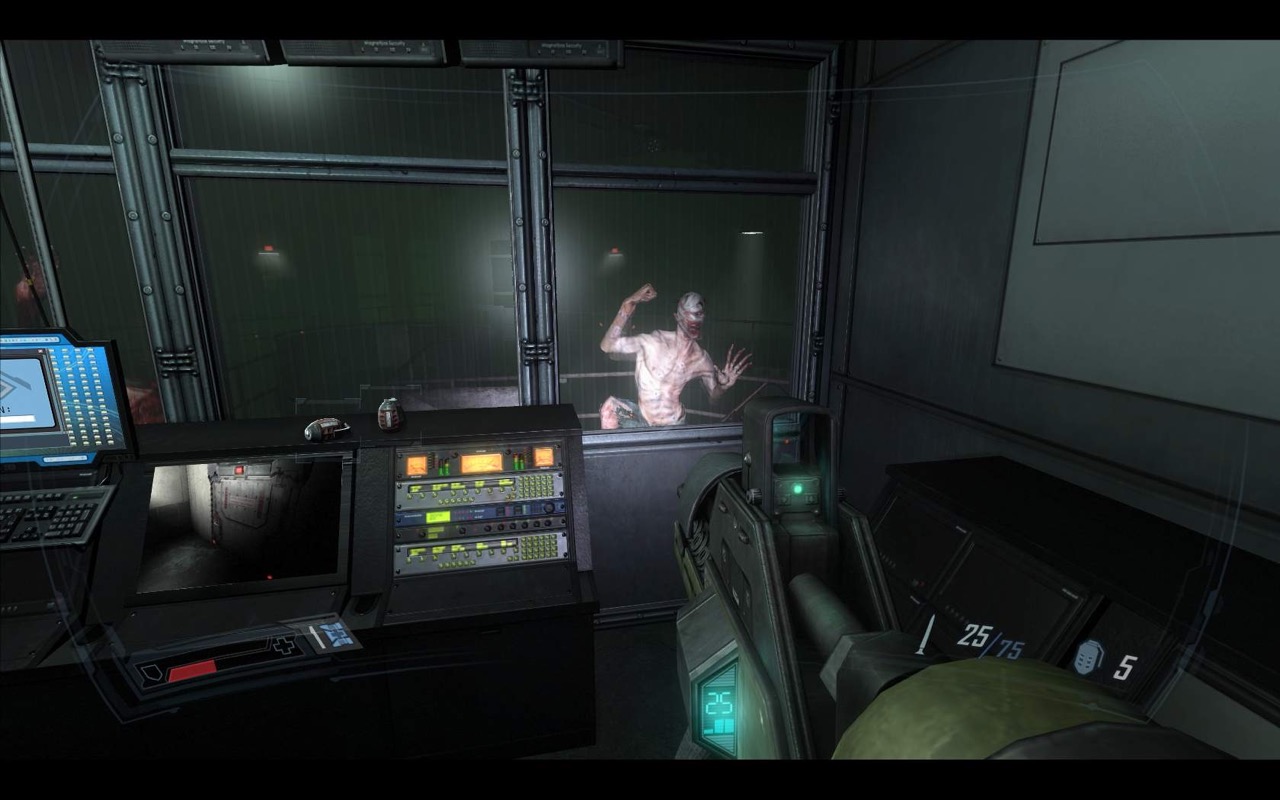Toggle the round dial on the blue rack unit
This screenshot has height=800, width=1280.
point(550,507)
